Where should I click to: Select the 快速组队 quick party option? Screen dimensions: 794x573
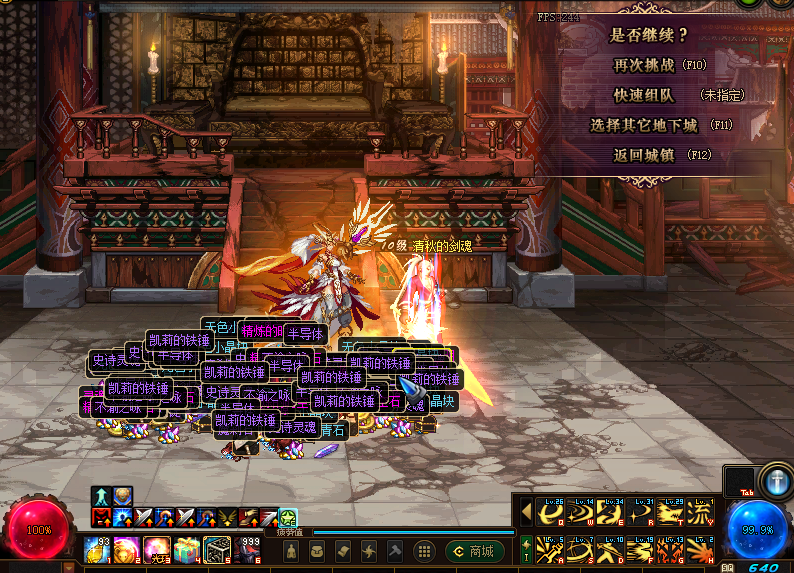[x=643, y=95]
